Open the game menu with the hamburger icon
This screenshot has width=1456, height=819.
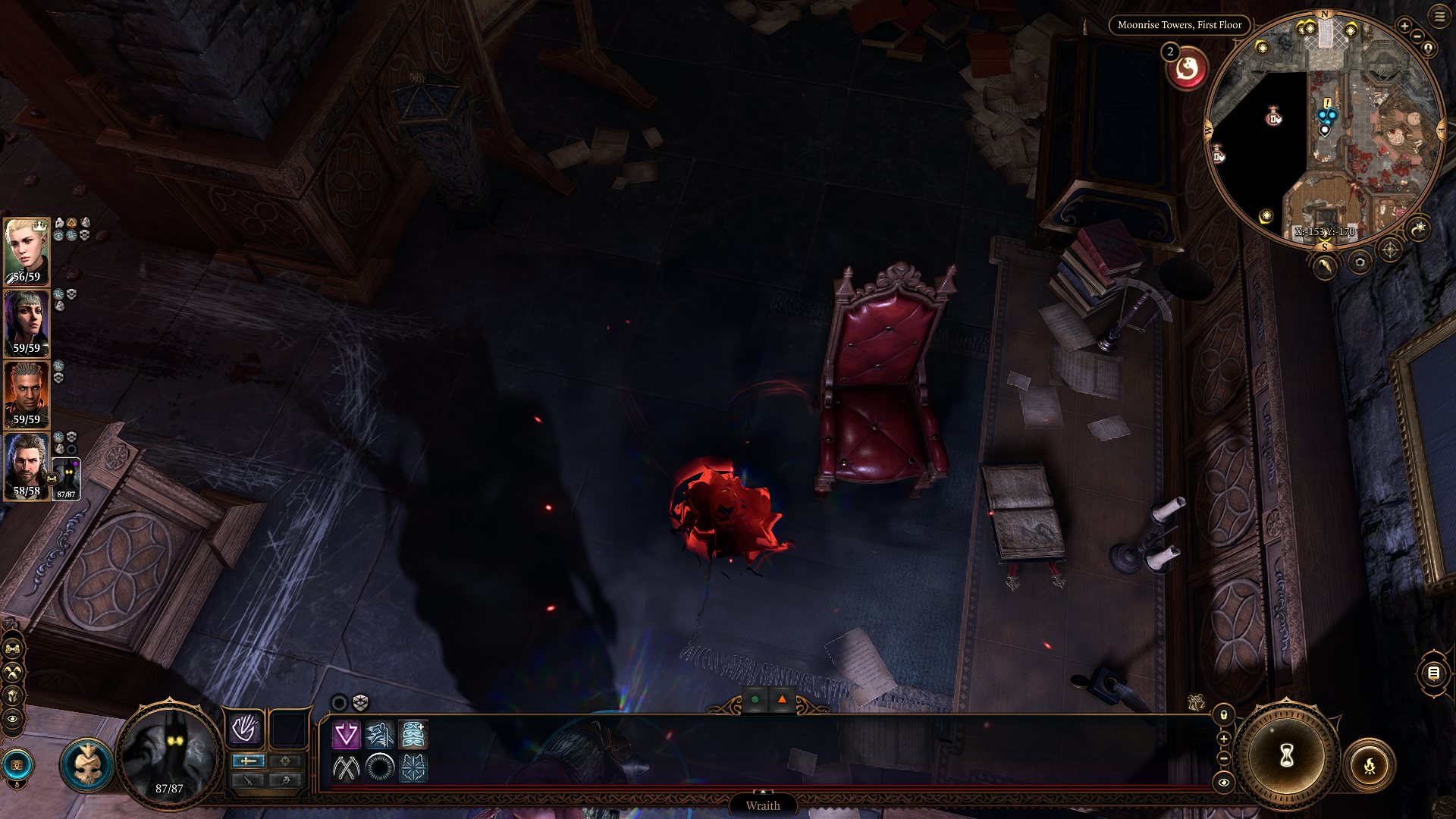[x=1439, y=17]
